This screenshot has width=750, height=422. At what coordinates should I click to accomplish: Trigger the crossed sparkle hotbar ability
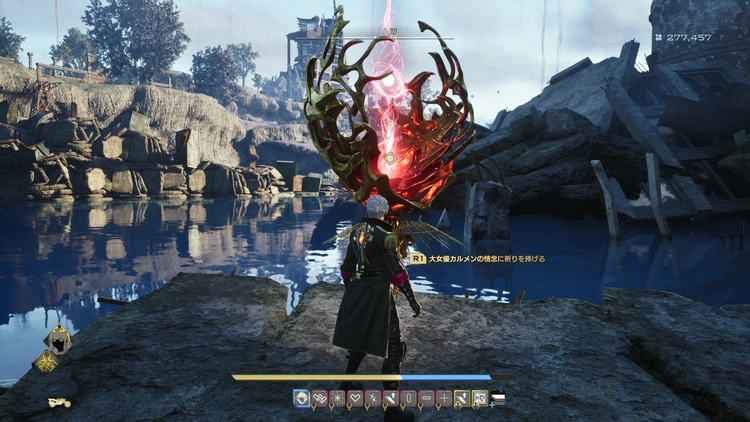pos(373,398)
